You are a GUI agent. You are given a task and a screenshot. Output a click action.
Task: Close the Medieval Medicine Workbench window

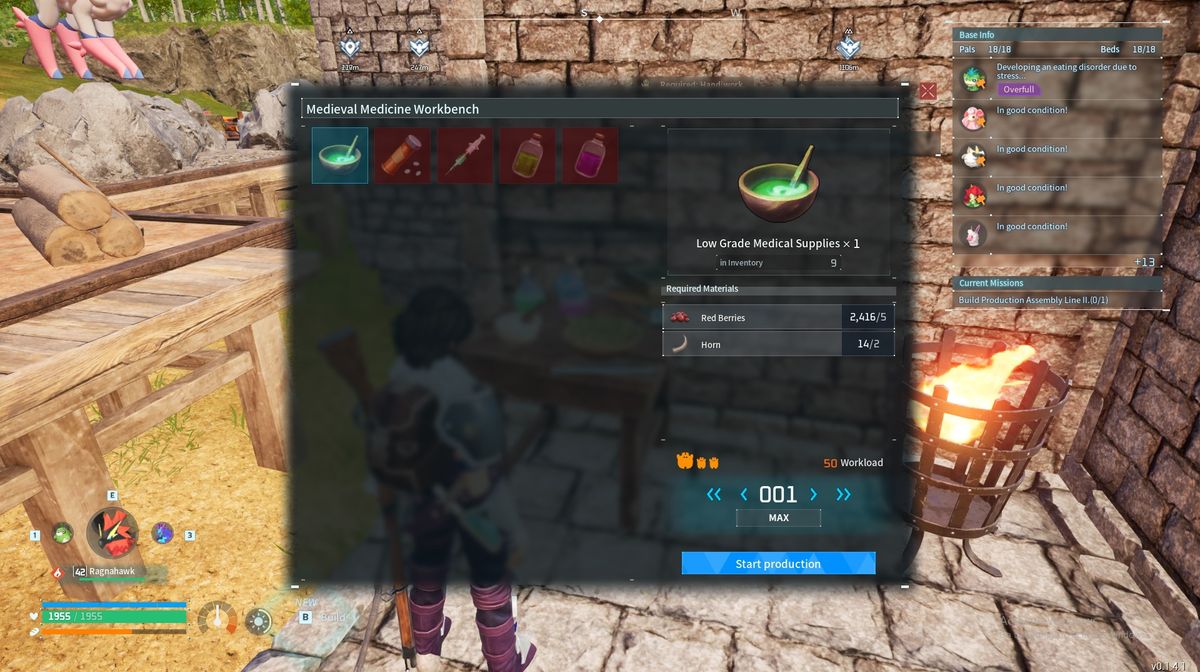[x=928, y=91]
